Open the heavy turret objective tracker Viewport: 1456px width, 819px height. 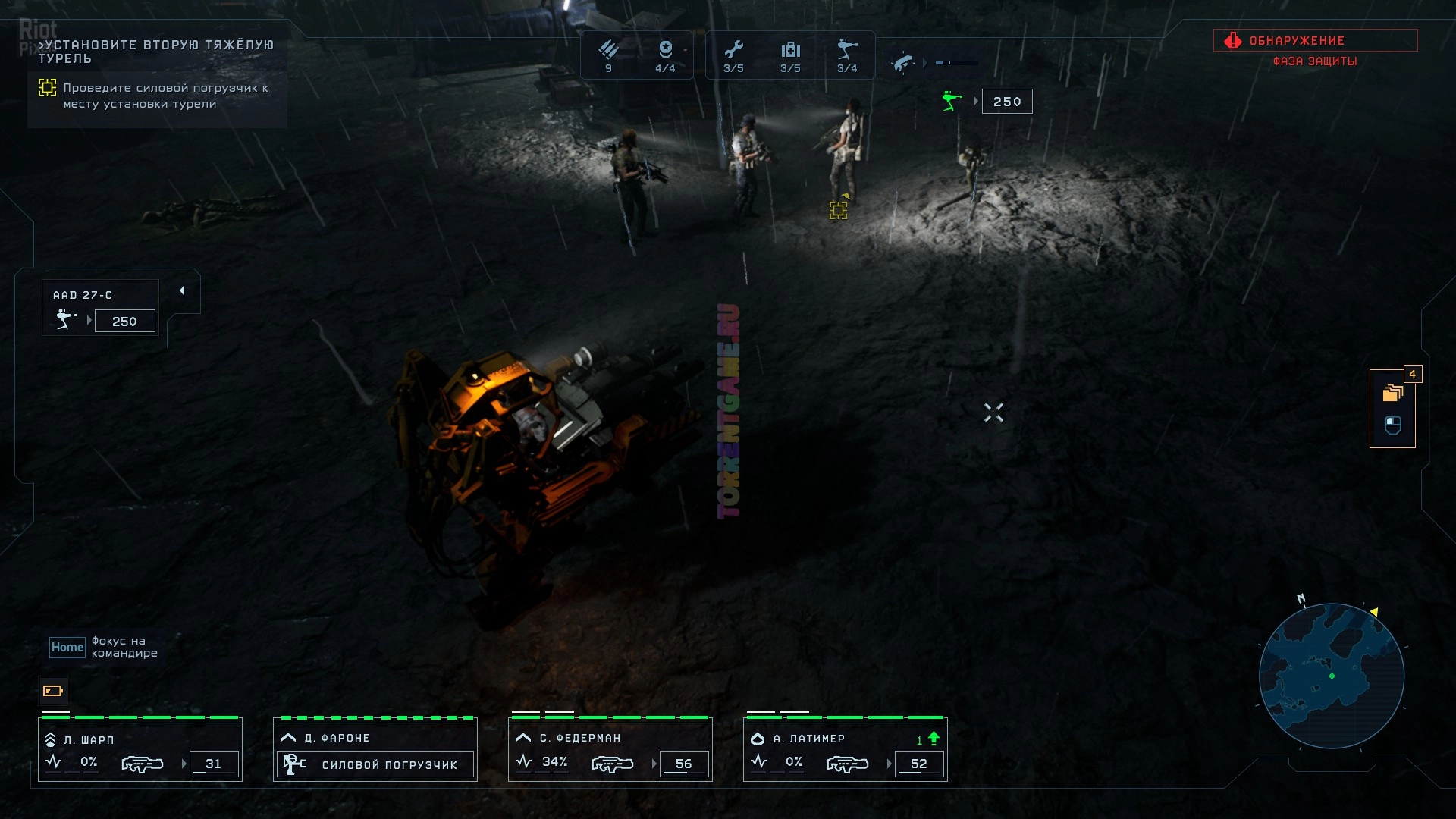pos(157,74)
